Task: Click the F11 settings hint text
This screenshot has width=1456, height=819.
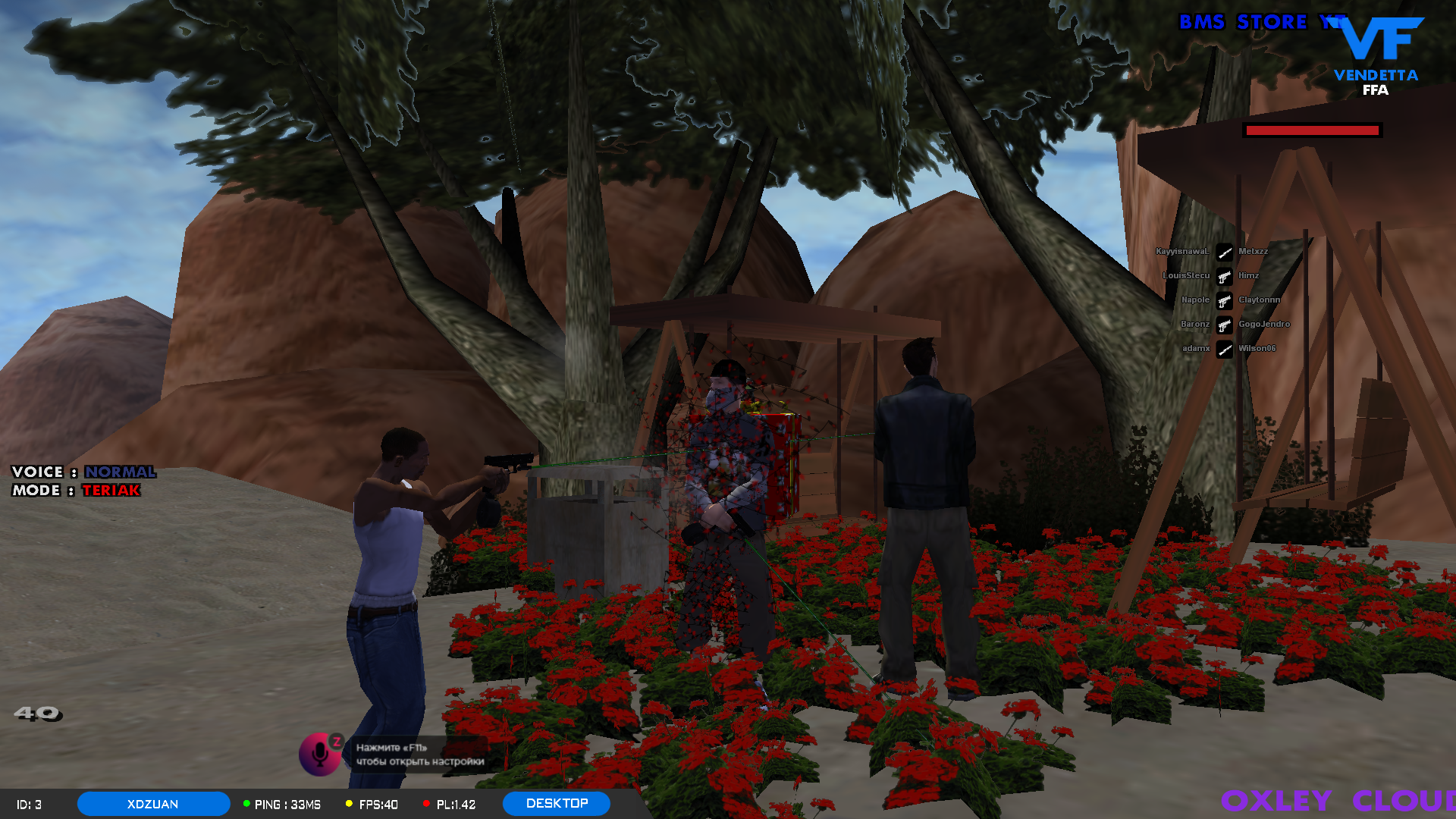Action: pyautogui.click(x=419, y=755)
